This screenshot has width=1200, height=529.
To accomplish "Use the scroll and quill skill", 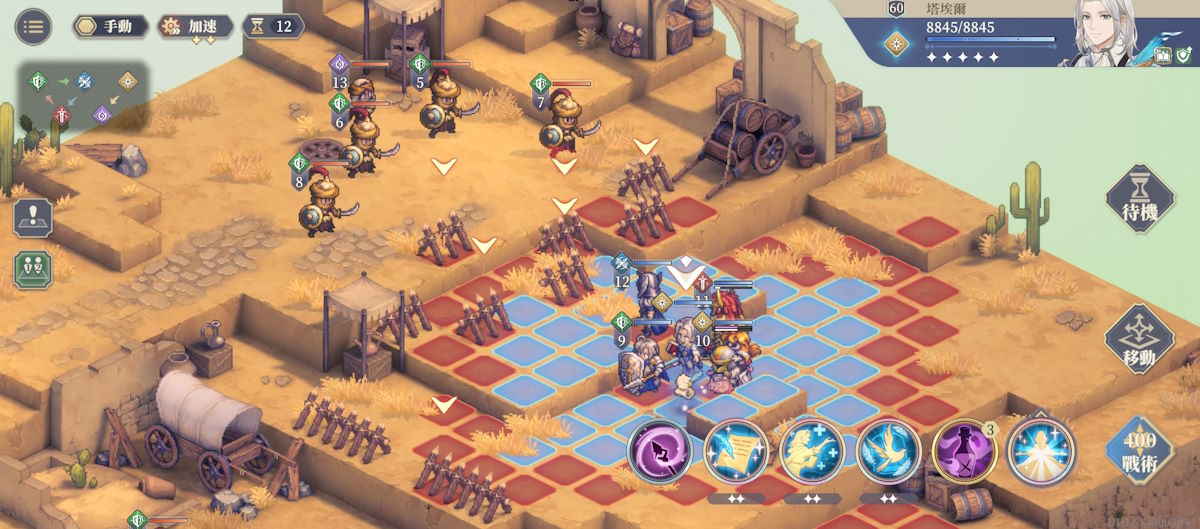I will pos(735,452).
